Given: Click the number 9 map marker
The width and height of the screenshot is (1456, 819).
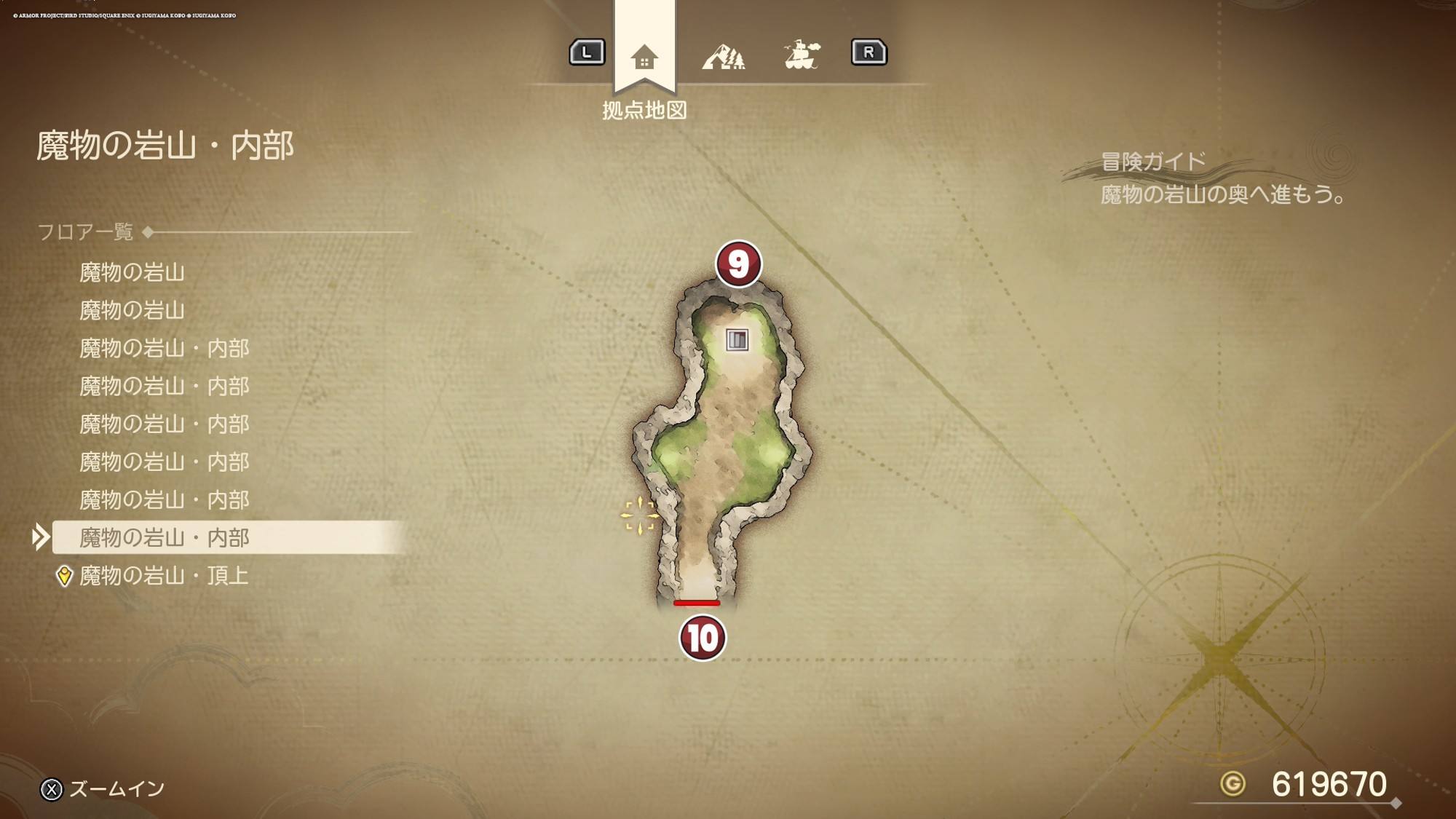Looking at the screenshot, I should tap(738, 264).
